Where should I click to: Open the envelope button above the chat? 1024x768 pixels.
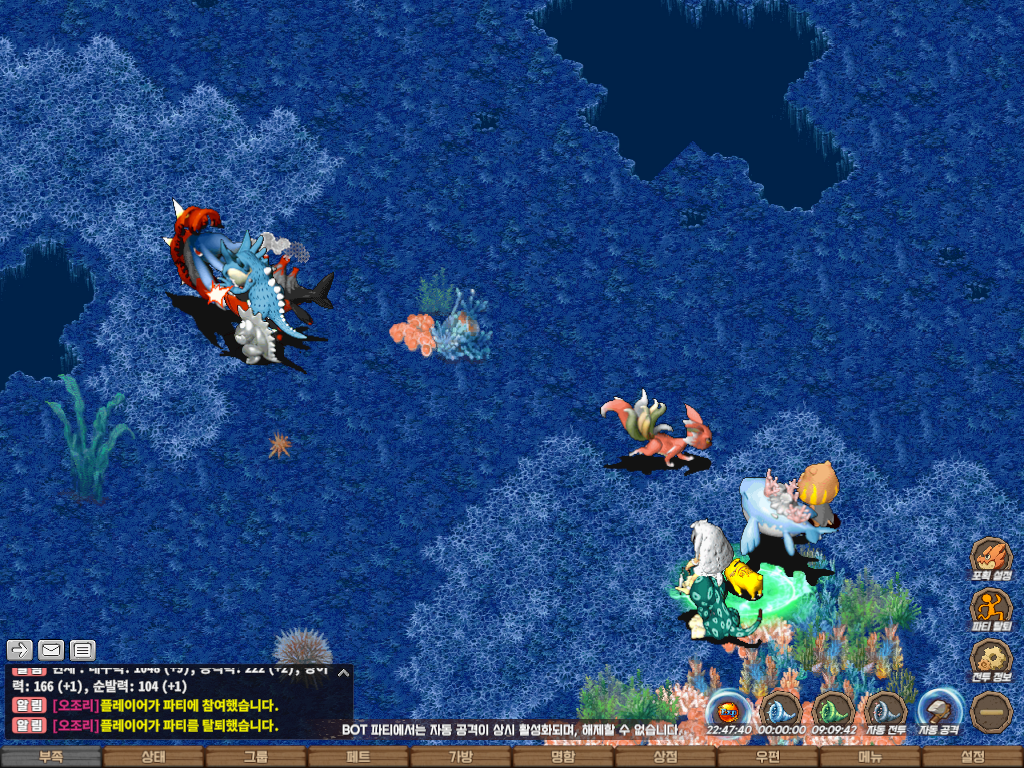click(x=51, y=650)
